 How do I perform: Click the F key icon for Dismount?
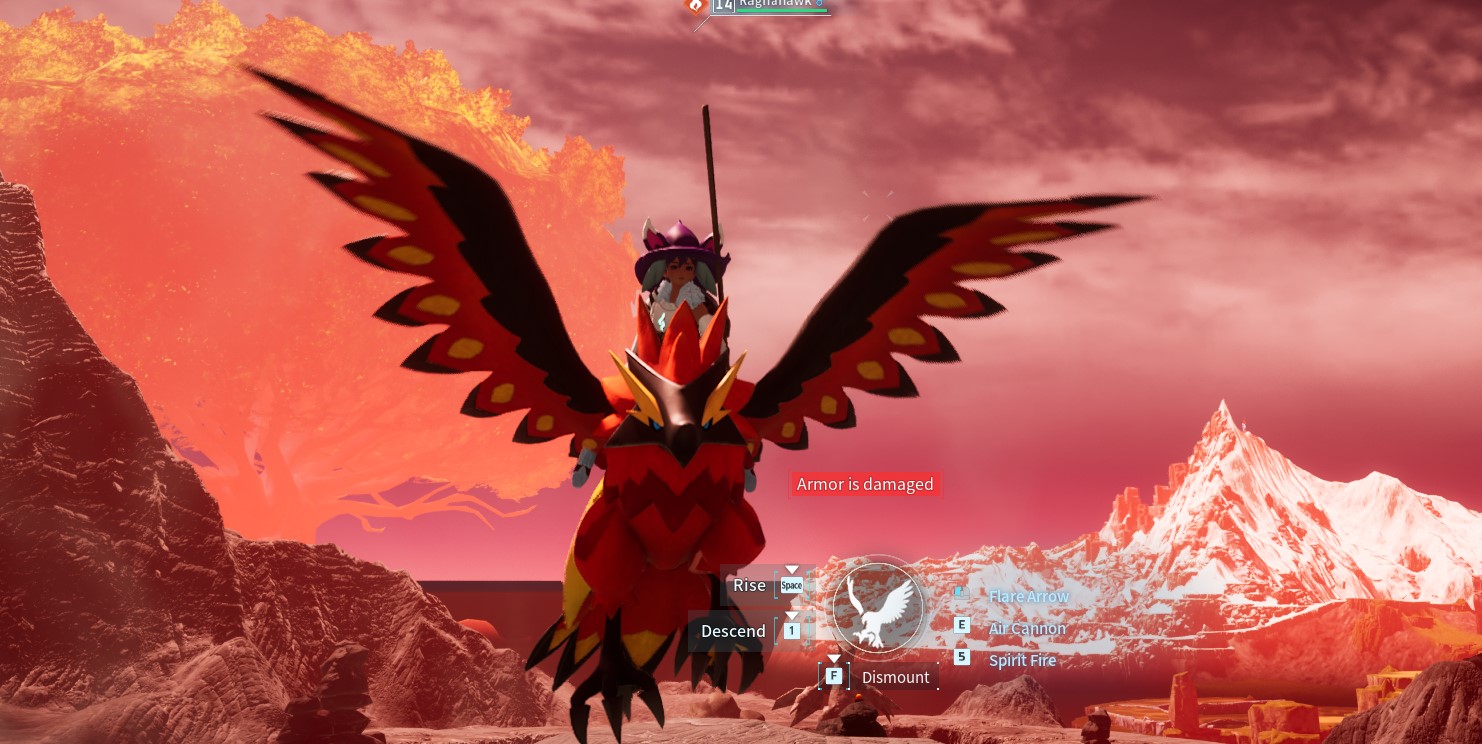click(x=834, y=676)
